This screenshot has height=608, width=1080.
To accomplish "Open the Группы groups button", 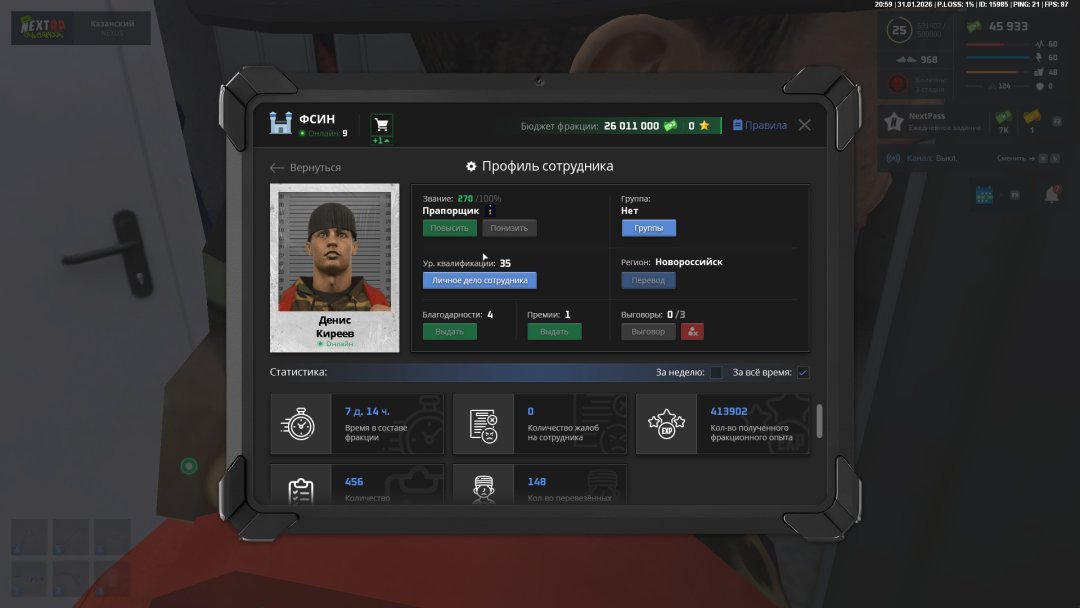I will coord(648,228).
